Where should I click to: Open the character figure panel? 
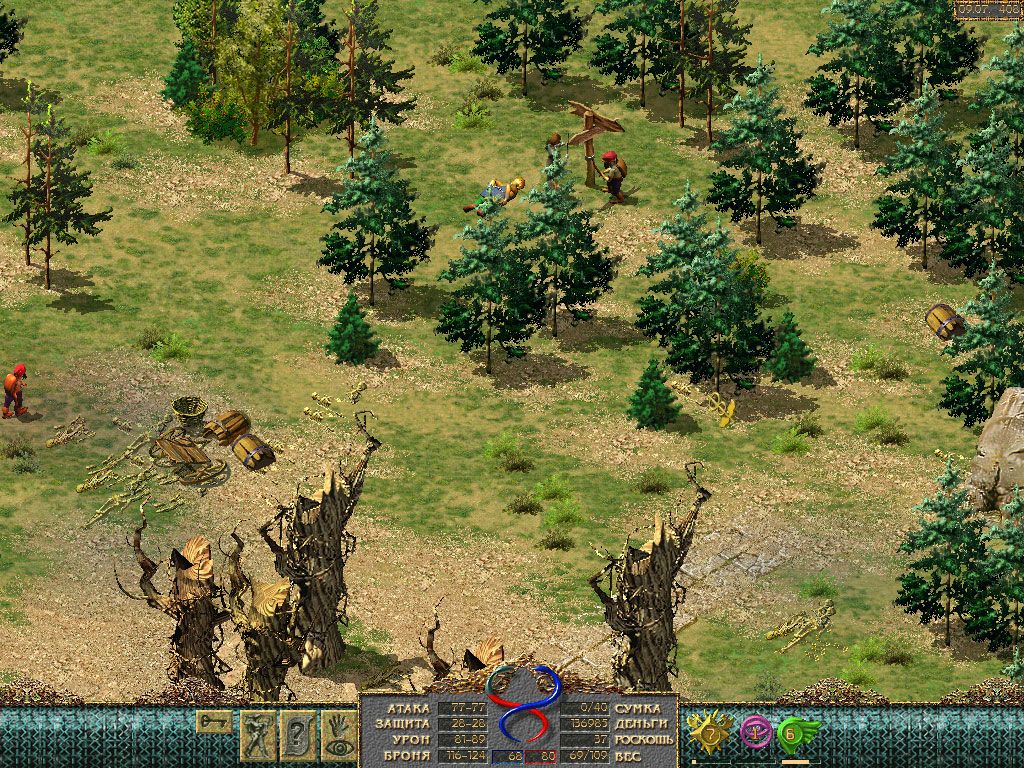257,736
